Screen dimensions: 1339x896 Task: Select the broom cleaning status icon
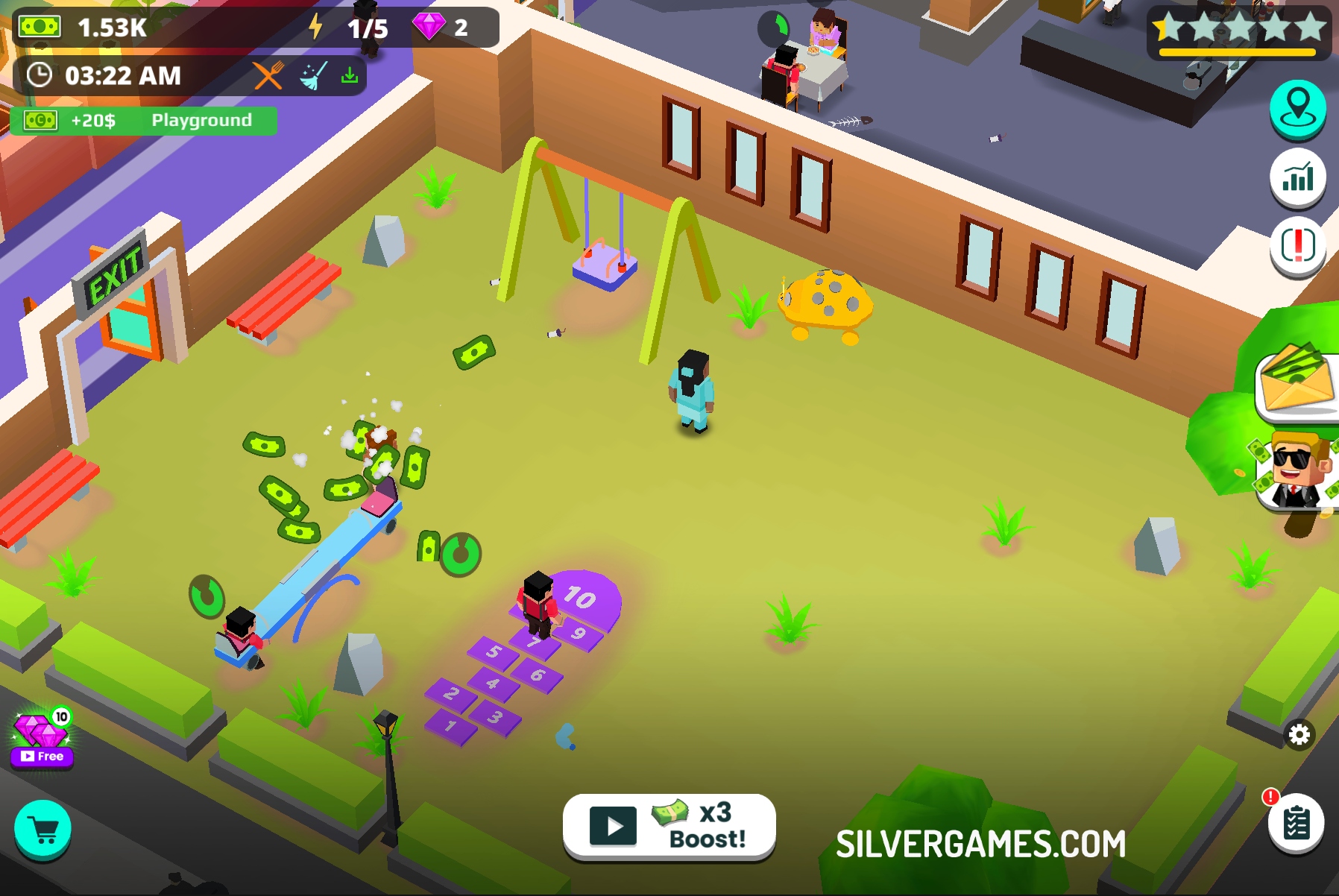[312, 75]
